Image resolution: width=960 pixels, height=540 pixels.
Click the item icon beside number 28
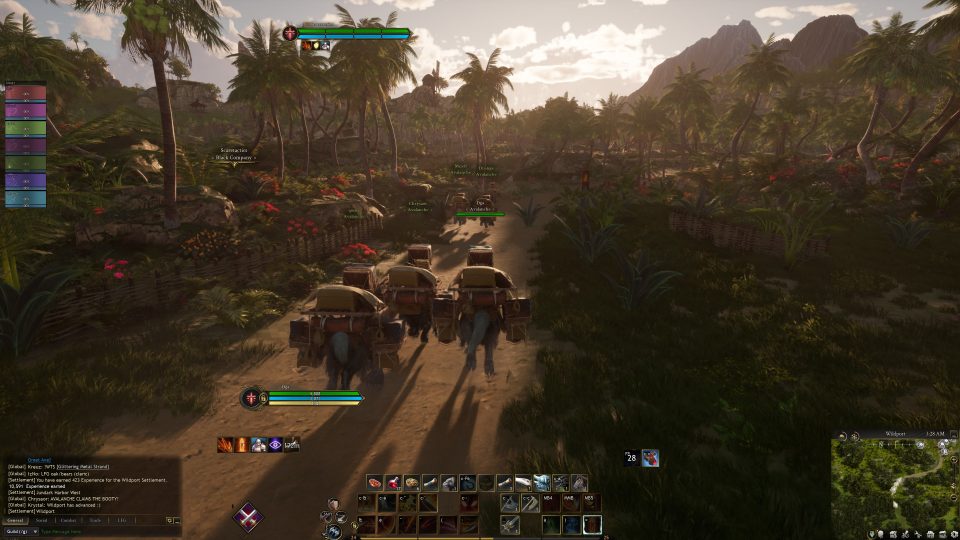coord(650,458)
